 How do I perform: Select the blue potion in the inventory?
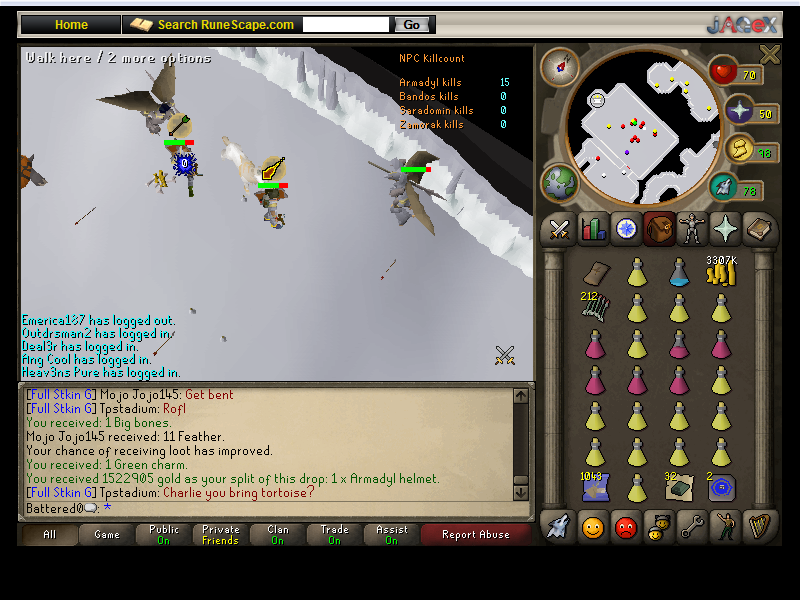pyautogui.click(x=679, y=271)
